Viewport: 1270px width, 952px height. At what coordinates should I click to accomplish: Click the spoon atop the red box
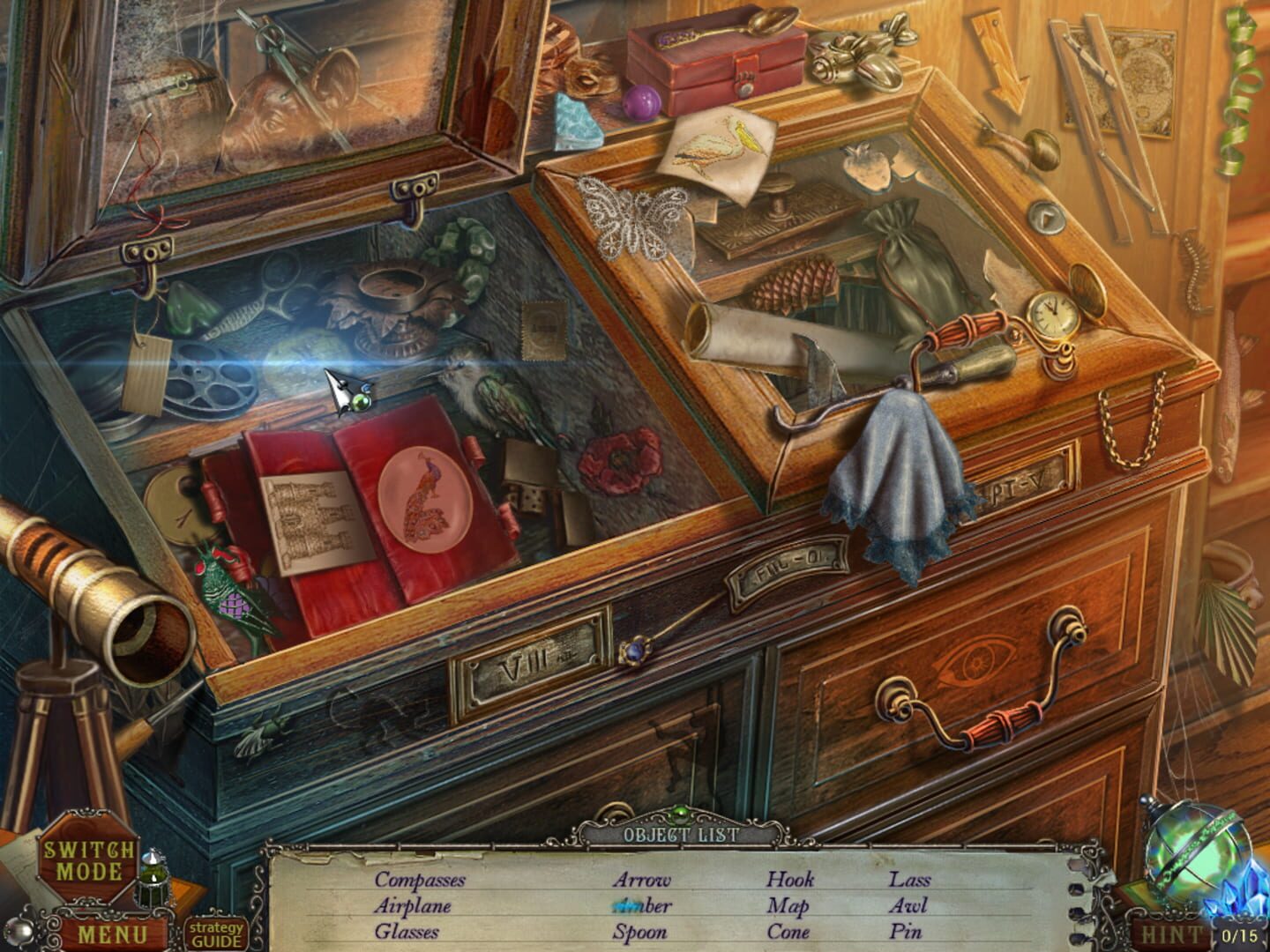(x=751, y=22)
